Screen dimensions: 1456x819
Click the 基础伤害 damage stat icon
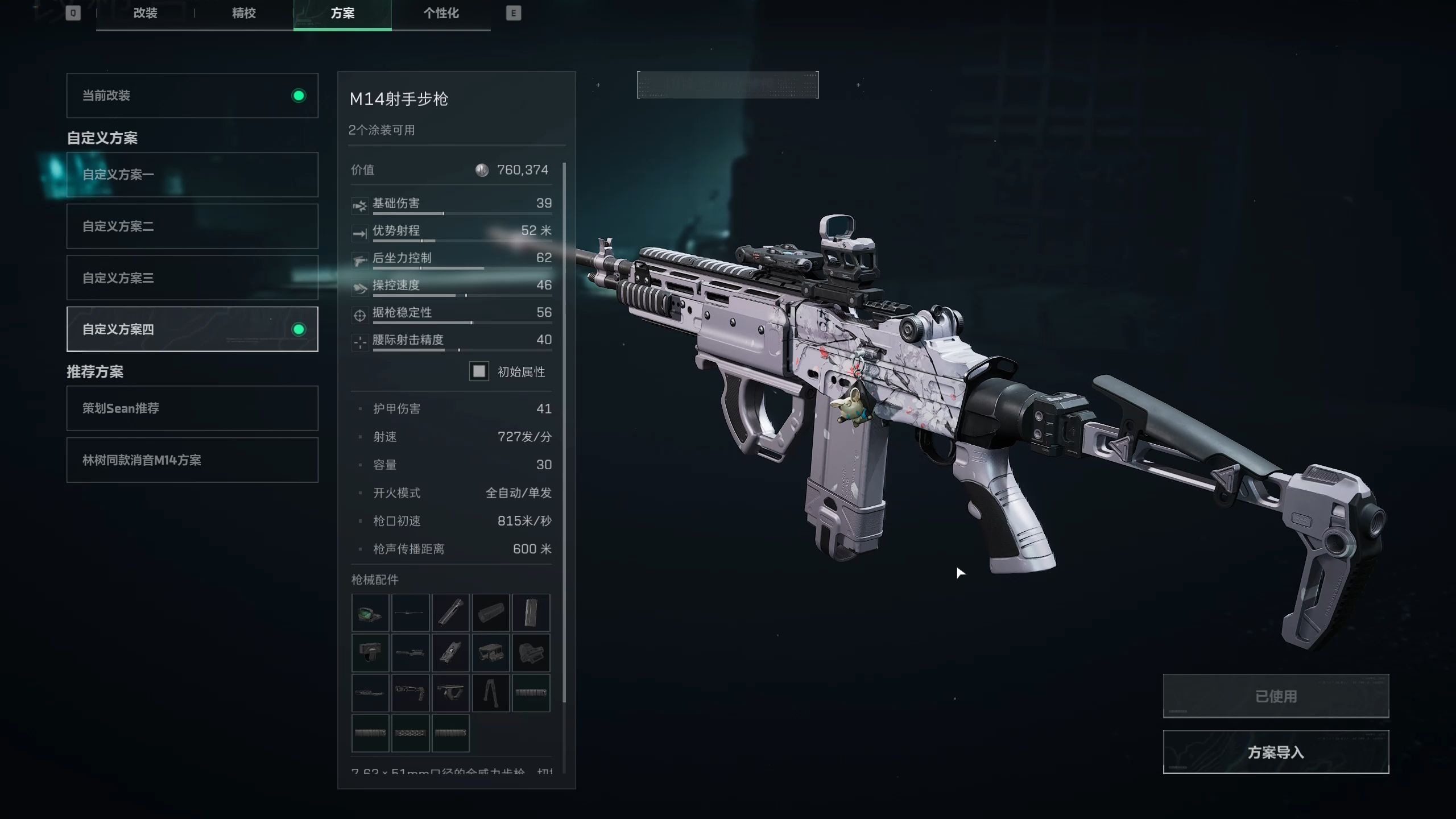[x=359, y=202]
